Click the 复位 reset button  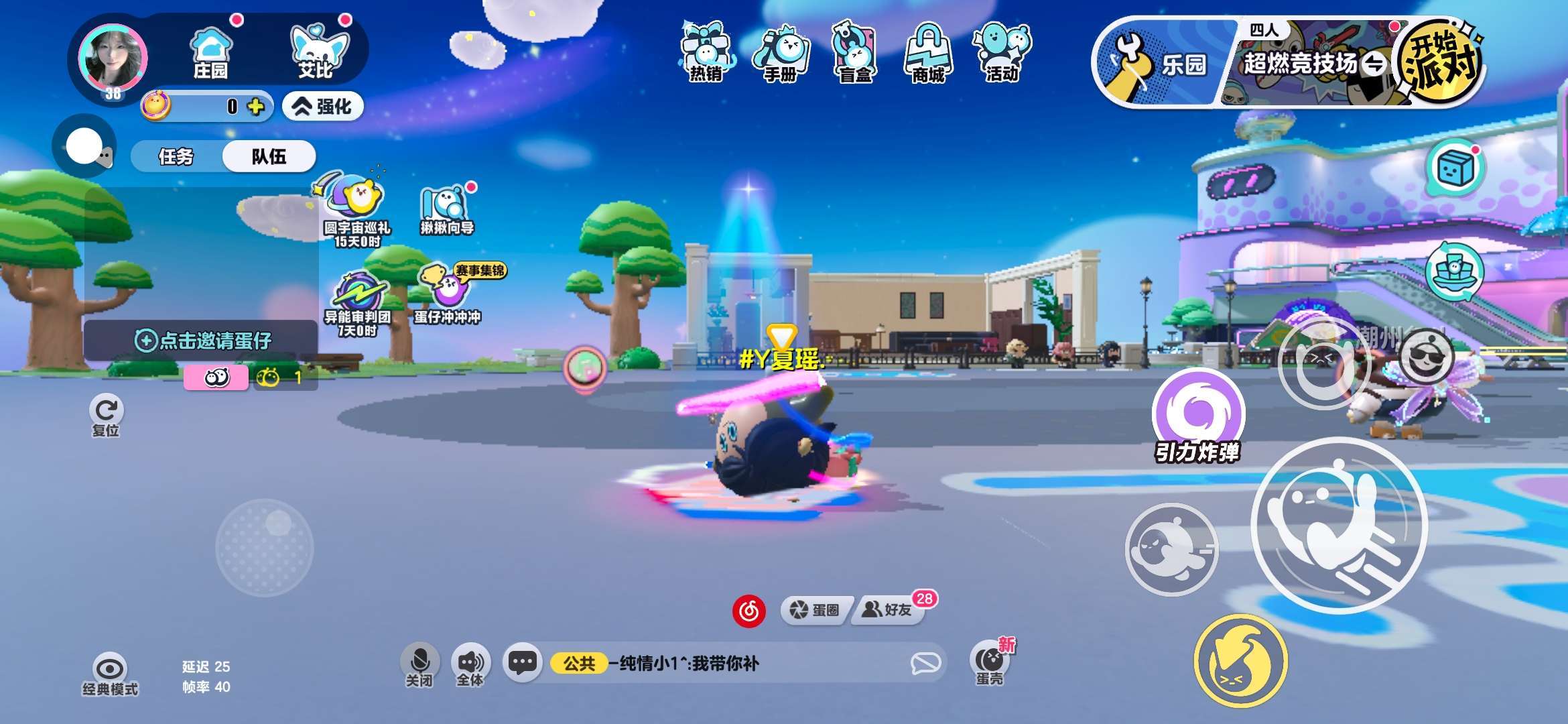[106, 416]
